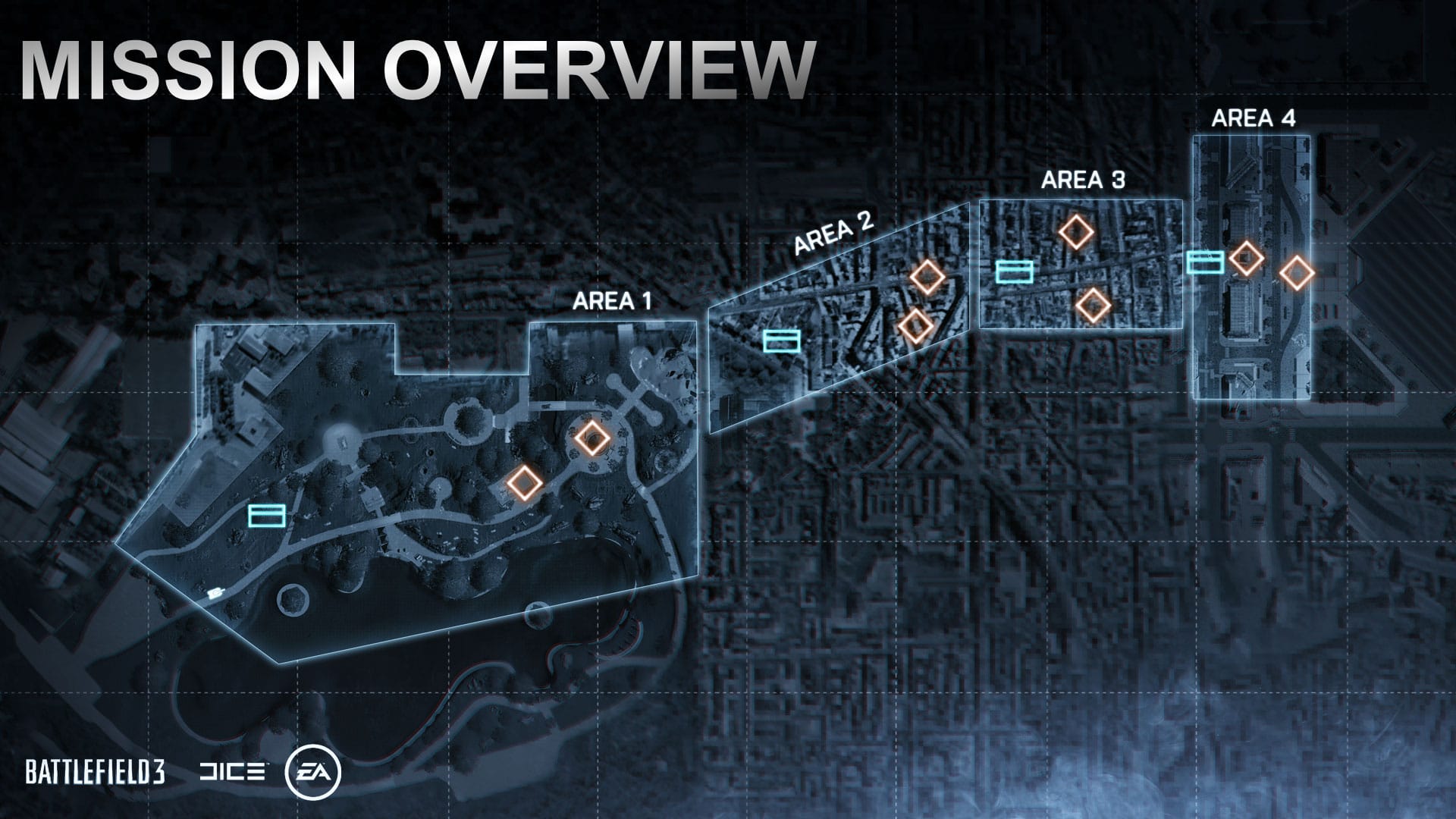Pick the cyan deployment marker beside Area 4
Screen dimensions: 1456x819
coord(1204,262)
